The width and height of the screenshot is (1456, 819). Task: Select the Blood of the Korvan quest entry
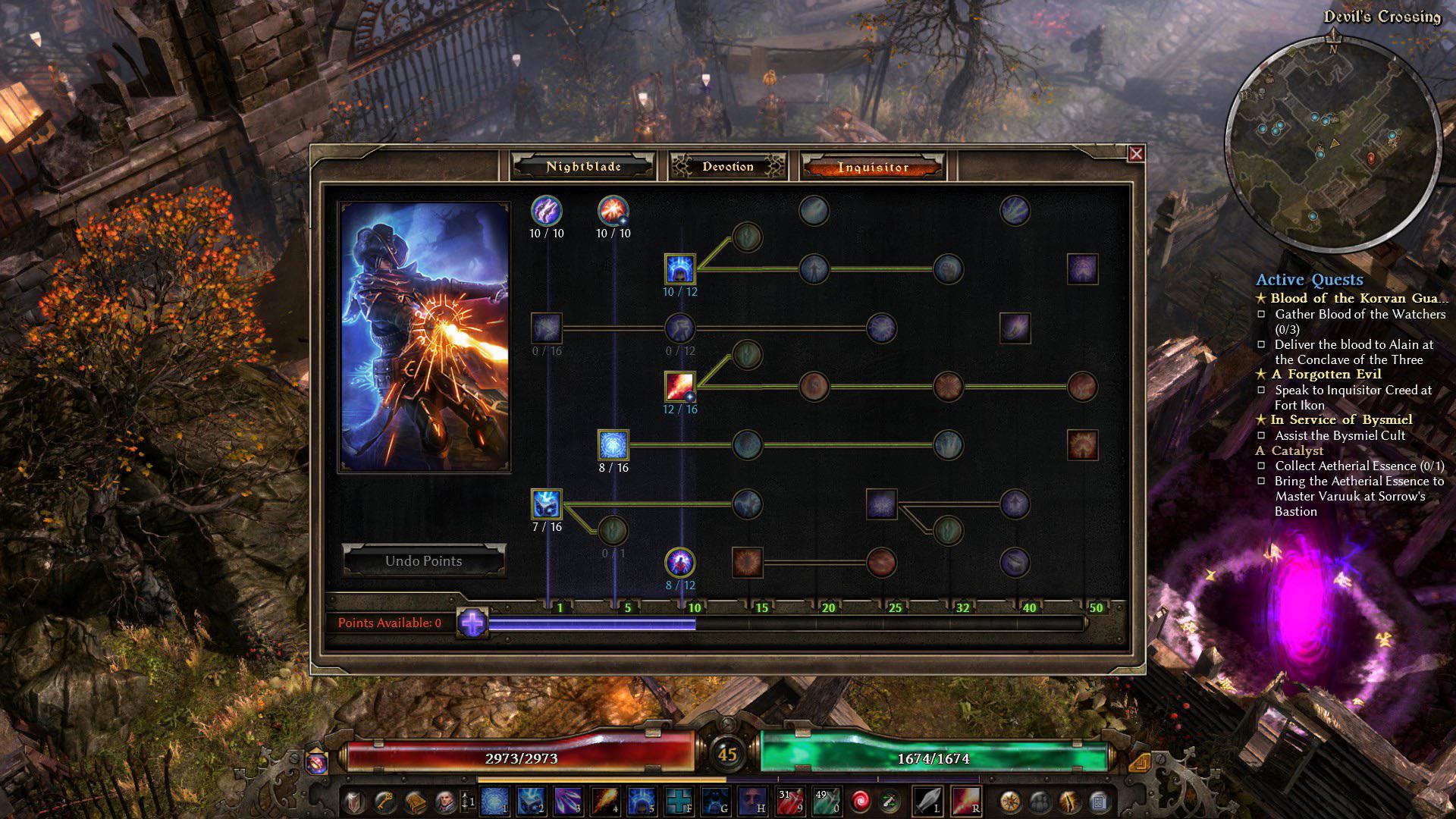pos(1357,298)
